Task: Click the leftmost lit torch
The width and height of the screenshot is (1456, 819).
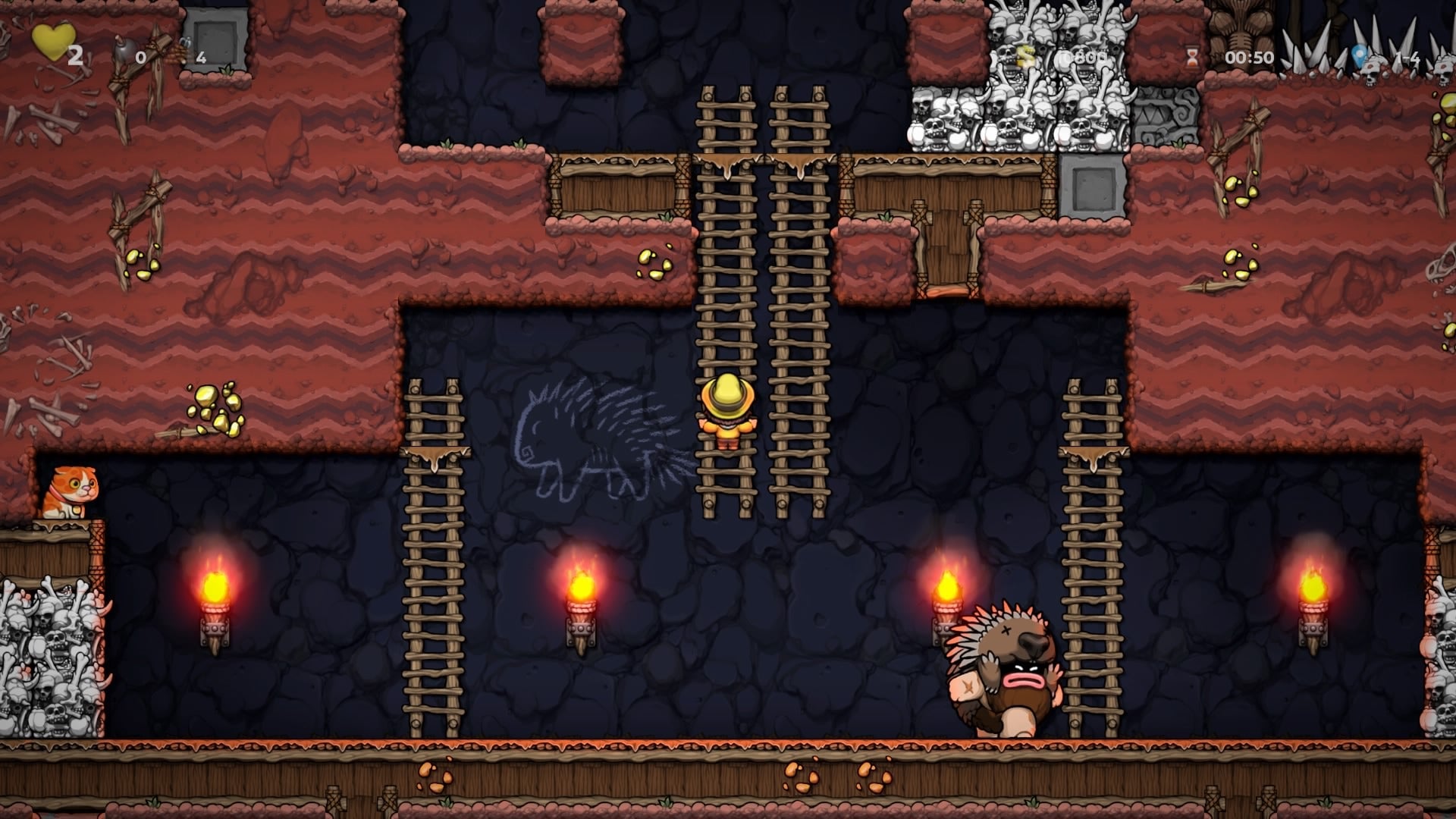Action: click(x=215, y=599)
